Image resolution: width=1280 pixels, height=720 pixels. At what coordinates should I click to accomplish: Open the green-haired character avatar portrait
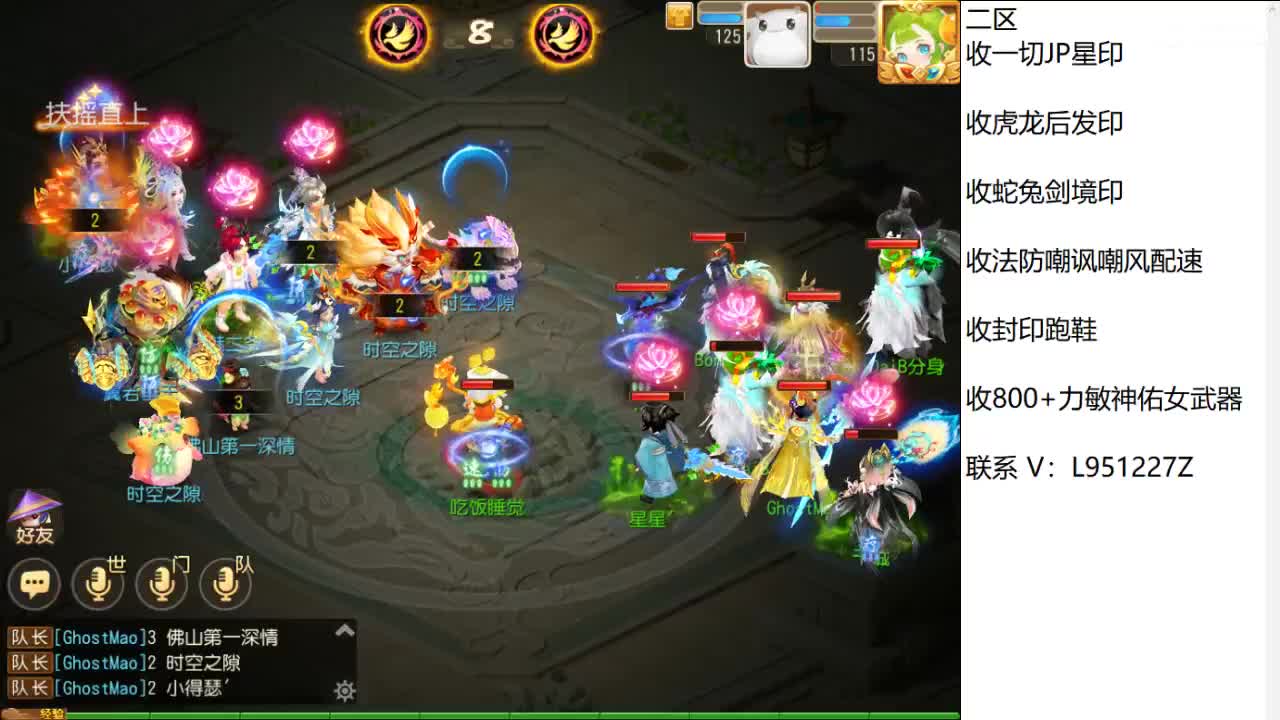click(x=918, y=40)
